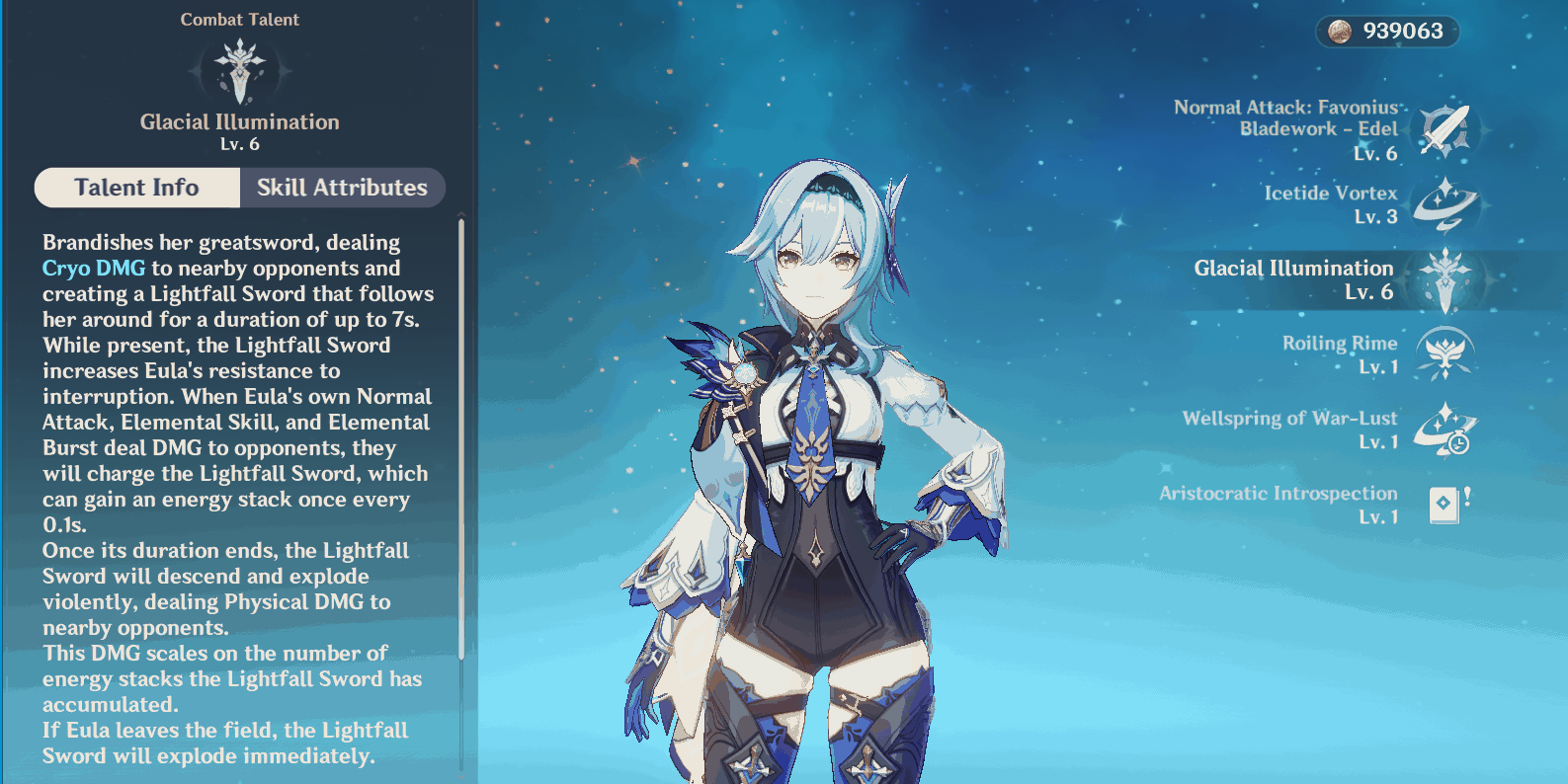Click the Mora coin icon top right

pos(1341,32)
